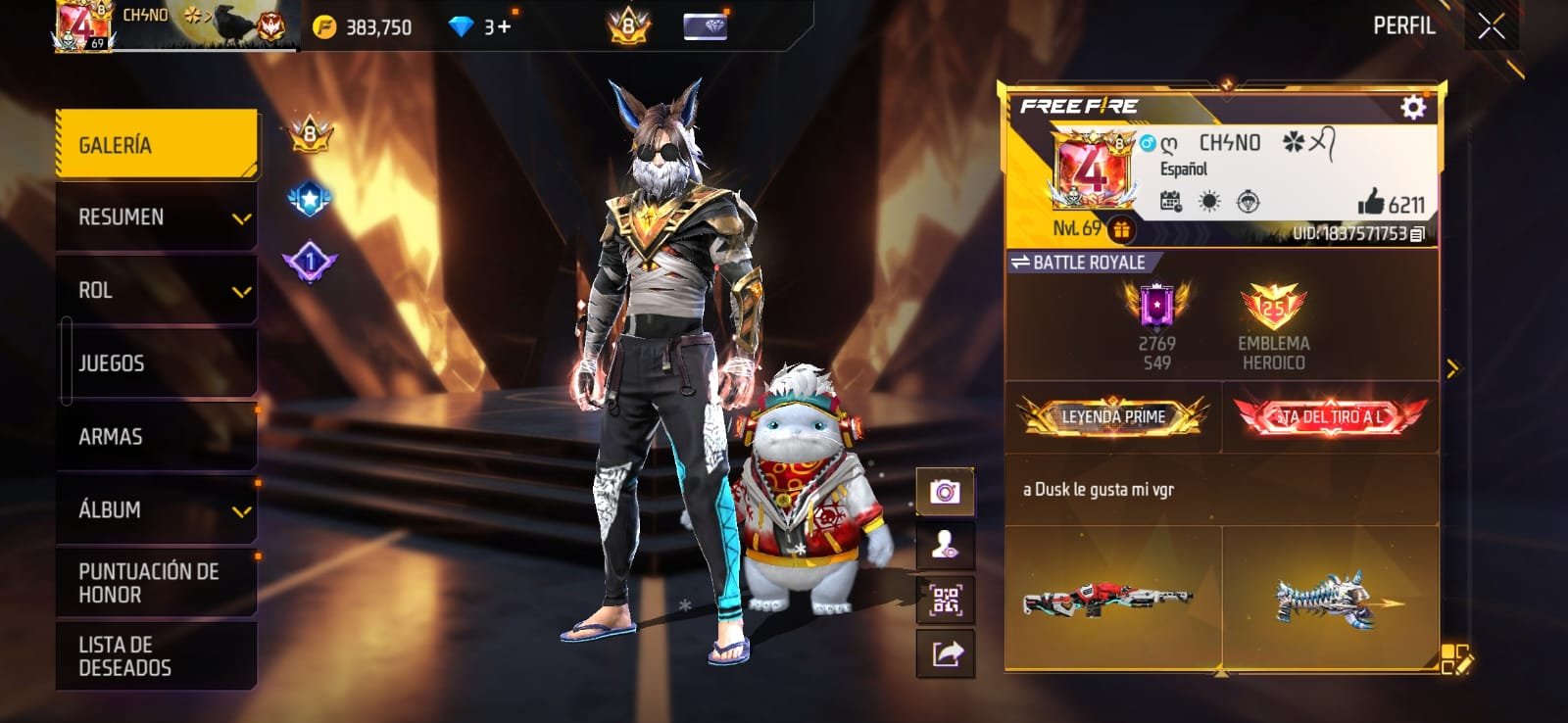
Task: Show next profile page with right arrow
Action: 1452,368
